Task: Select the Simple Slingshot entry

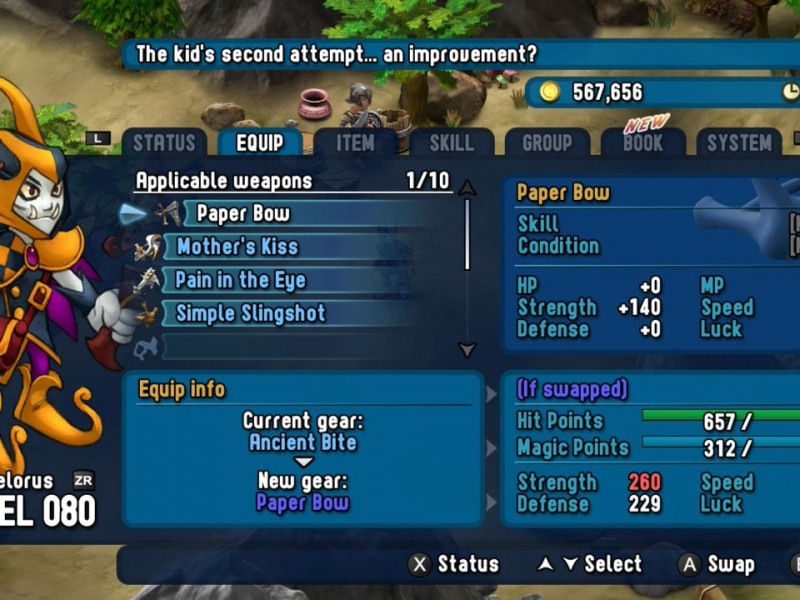Action: 250,314
